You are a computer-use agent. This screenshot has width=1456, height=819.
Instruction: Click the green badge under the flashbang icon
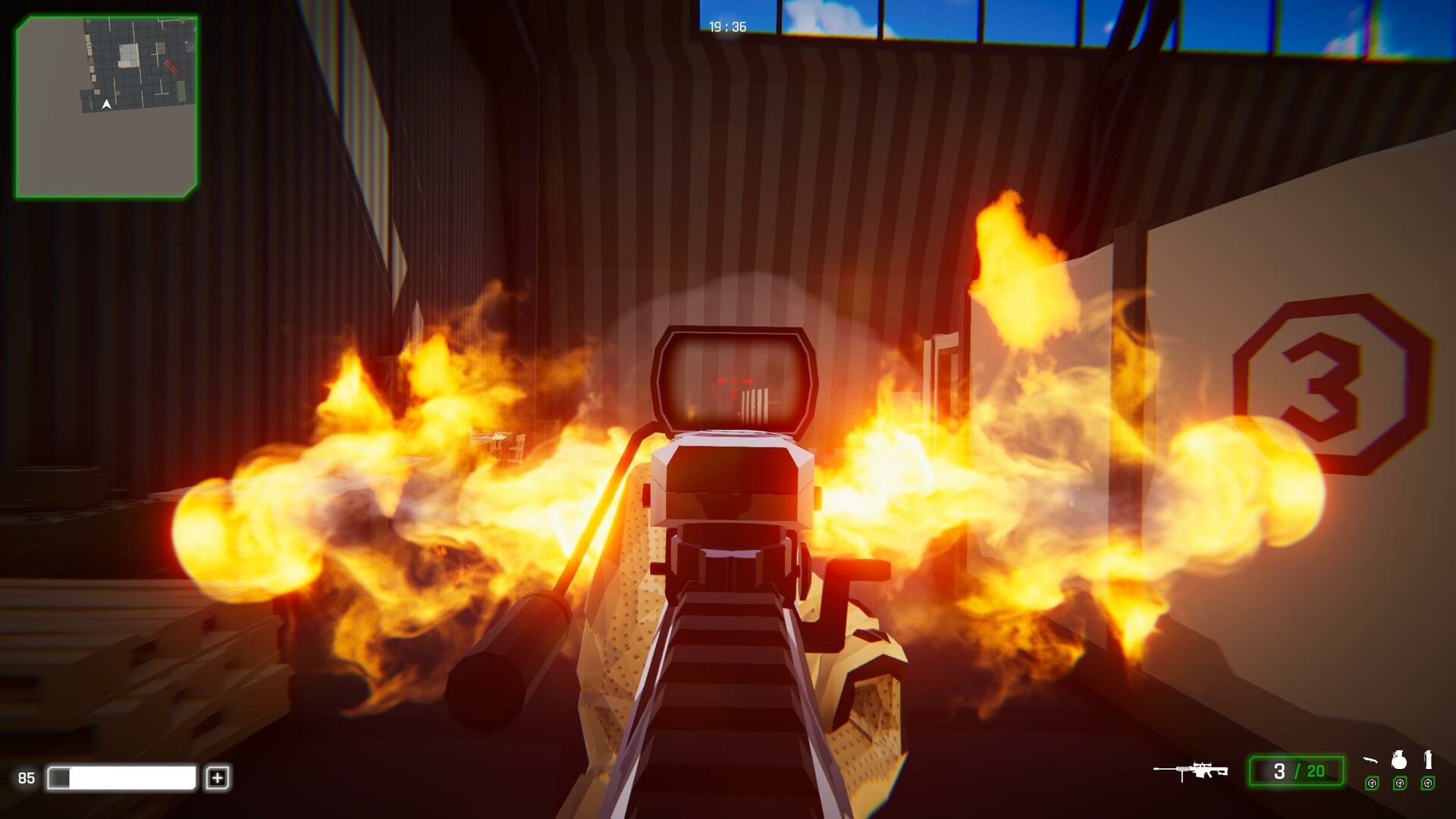[1427, 783]
